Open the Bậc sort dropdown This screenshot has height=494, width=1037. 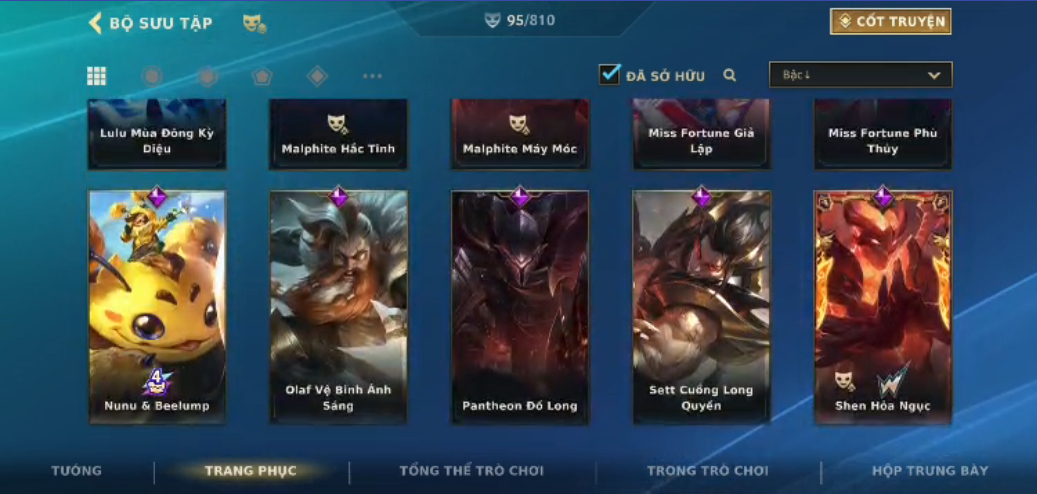click(860, 75)
